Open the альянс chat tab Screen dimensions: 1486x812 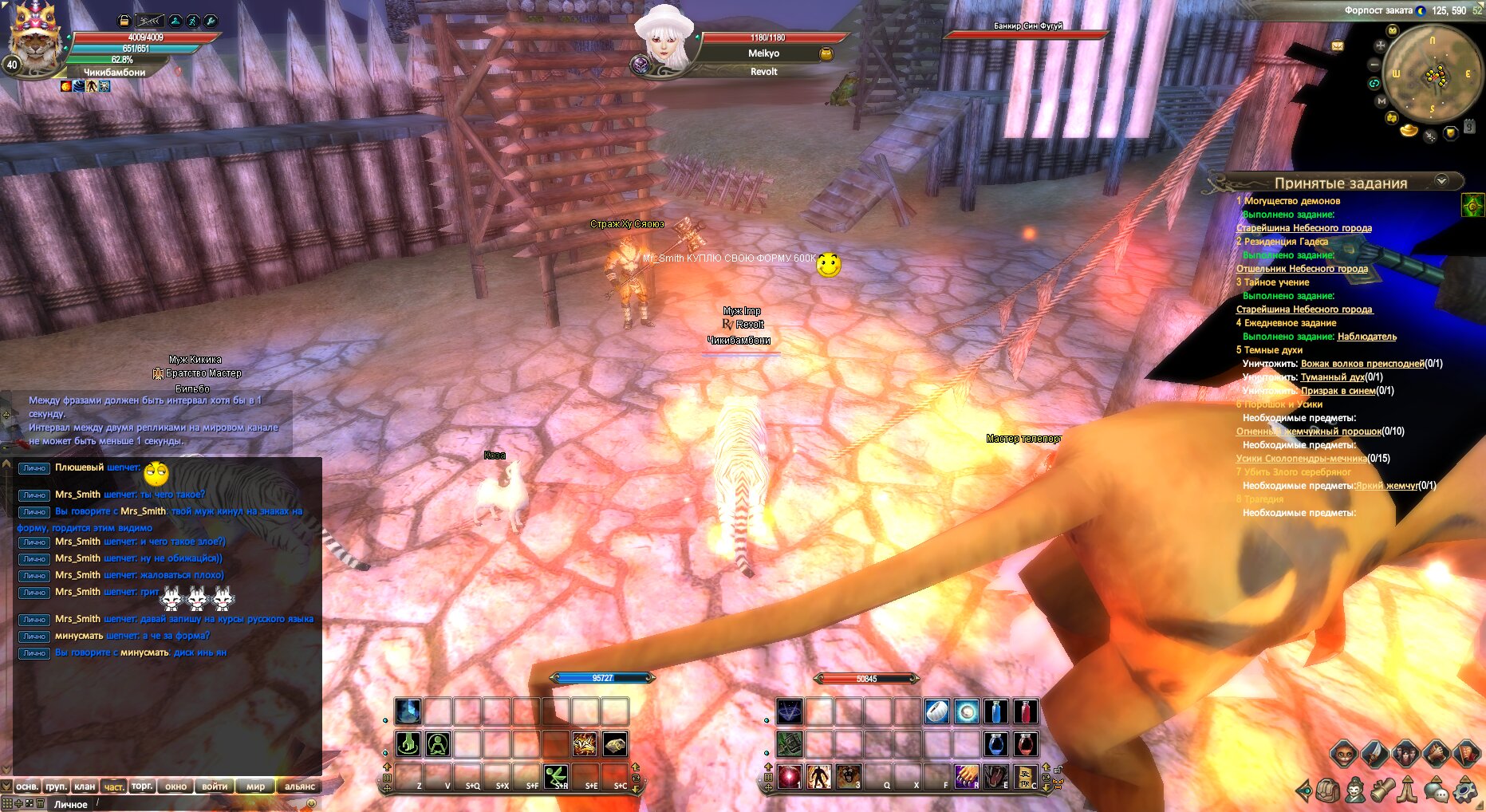click(300, 786)
